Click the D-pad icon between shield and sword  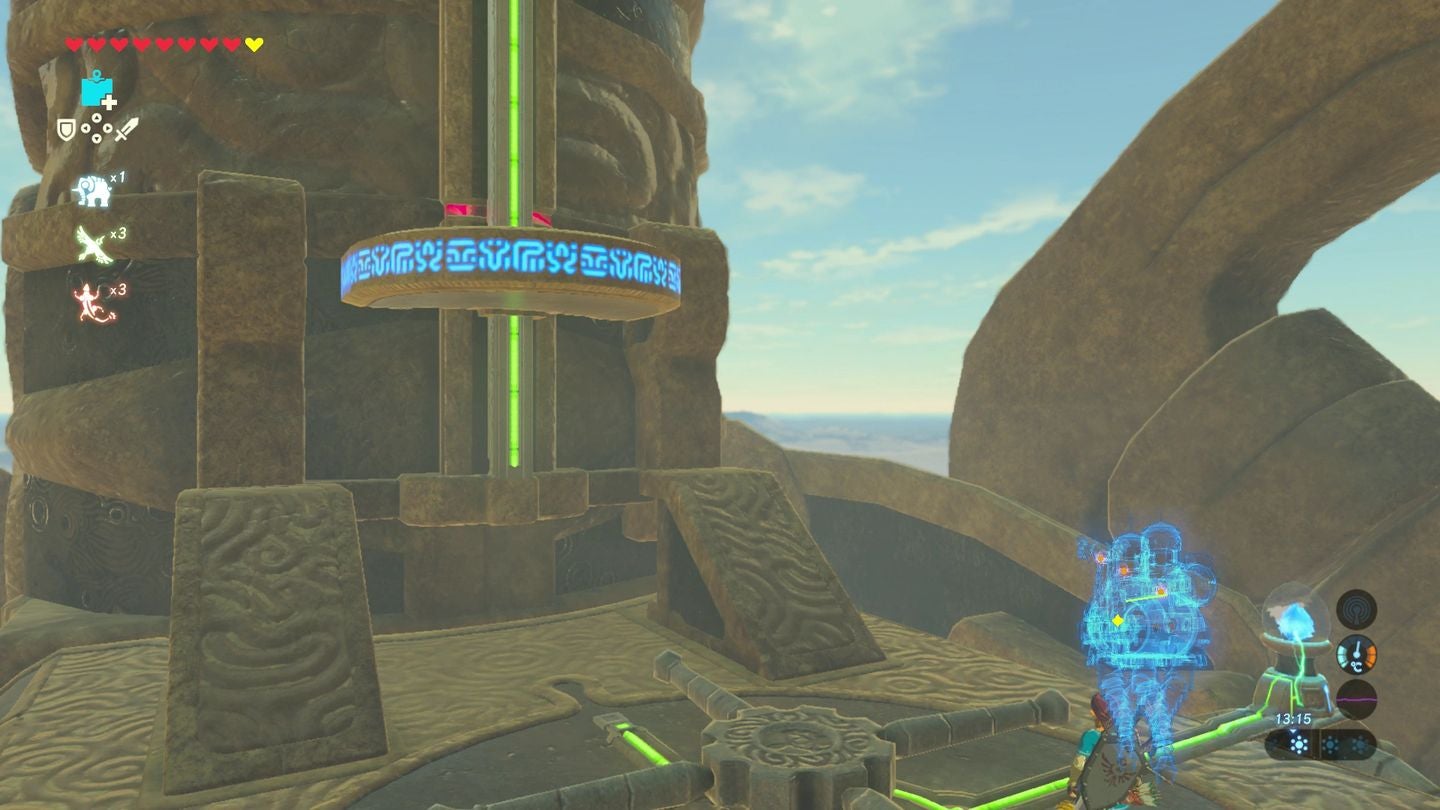[x=96, y=129]
